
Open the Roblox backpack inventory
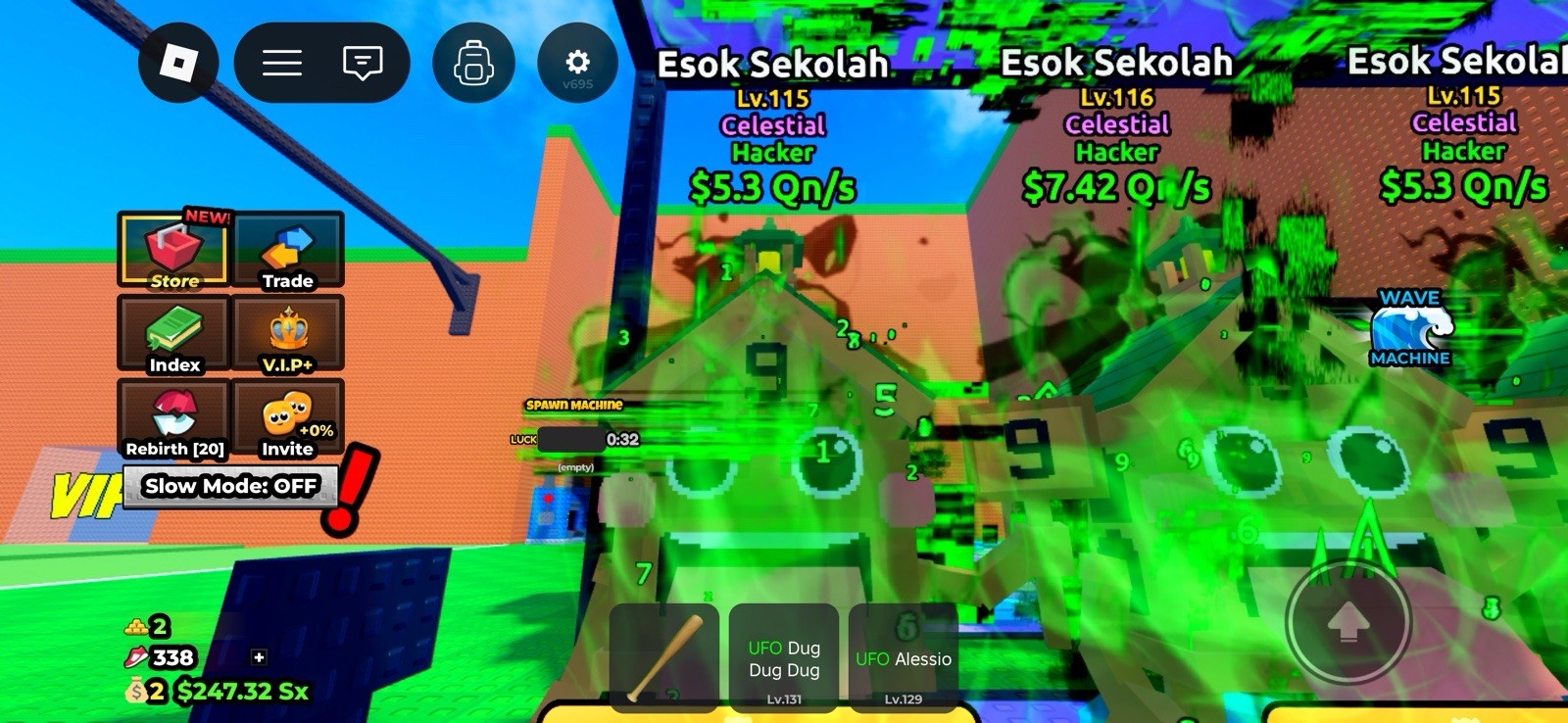[x=474, y=62]
